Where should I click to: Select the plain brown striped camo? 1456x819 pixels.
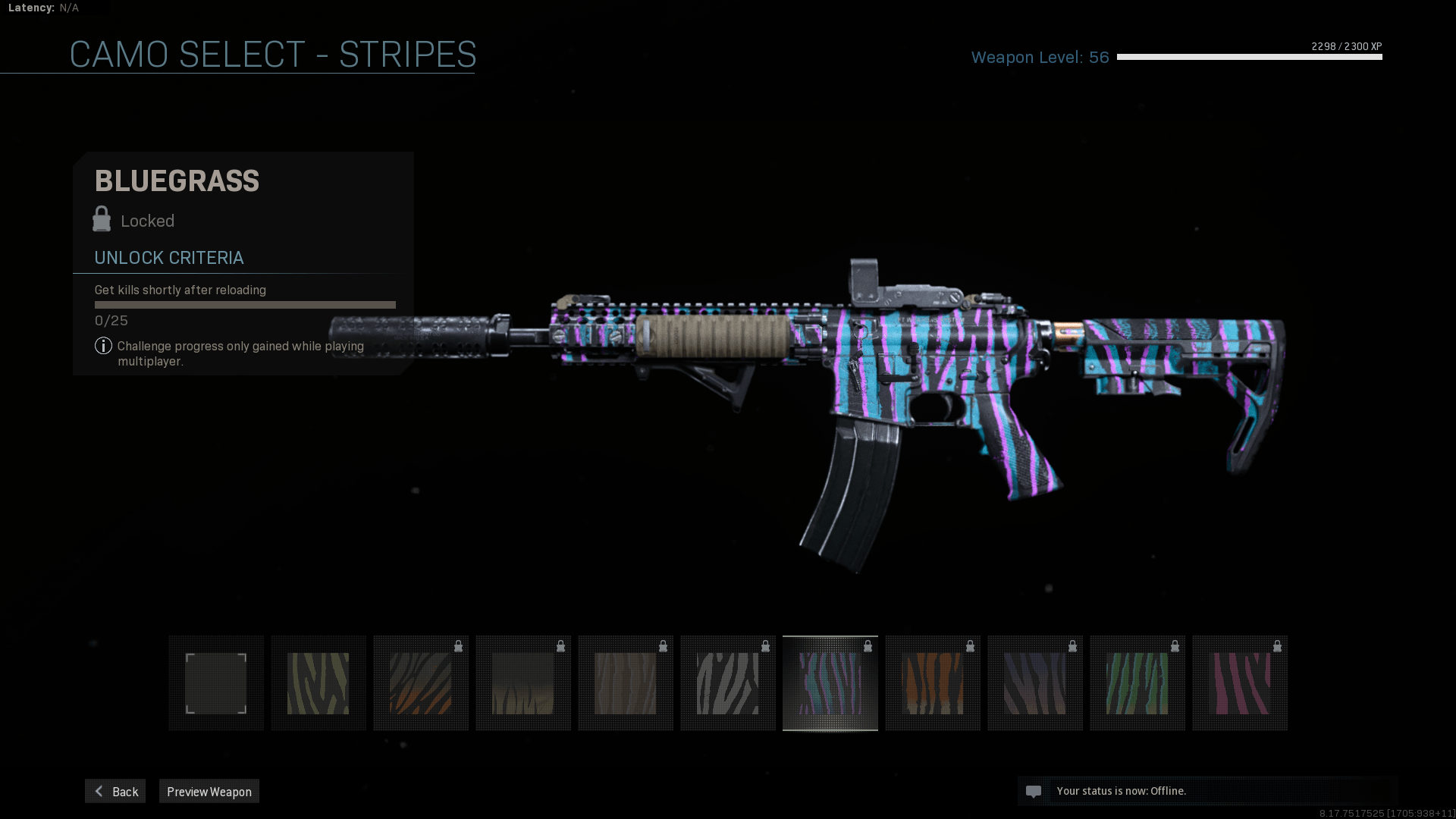click(x=626, y=683)
